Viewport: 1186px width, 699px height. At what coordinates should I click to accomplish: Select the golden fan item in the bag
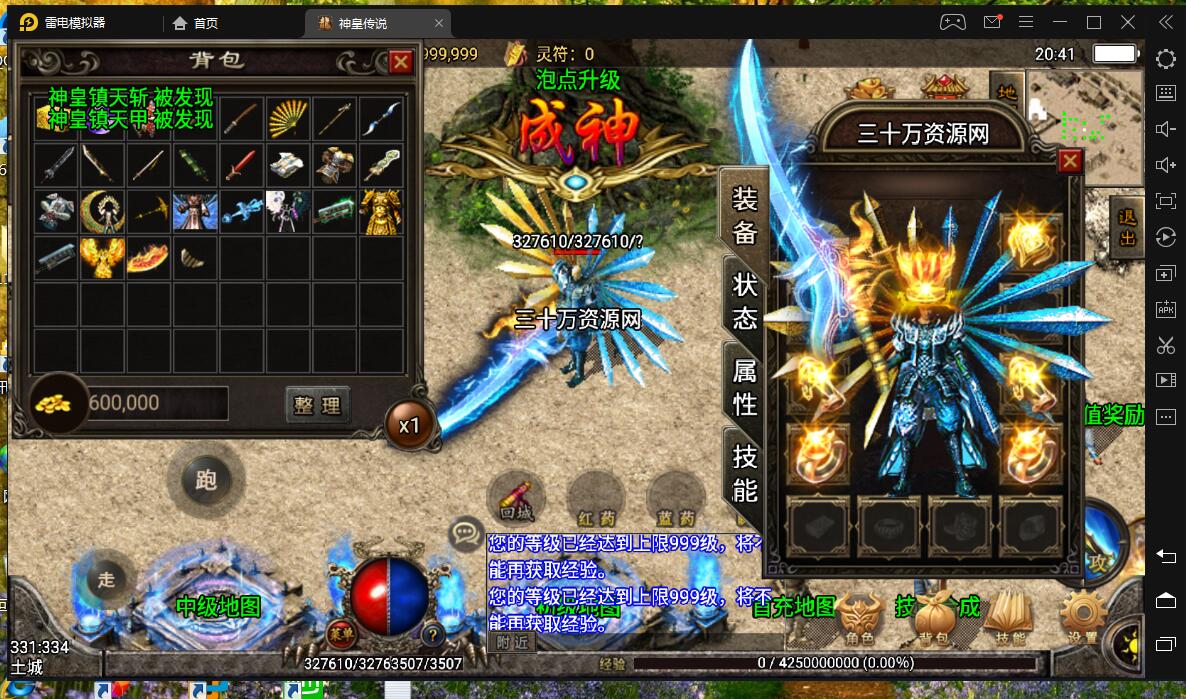(288, 119)
